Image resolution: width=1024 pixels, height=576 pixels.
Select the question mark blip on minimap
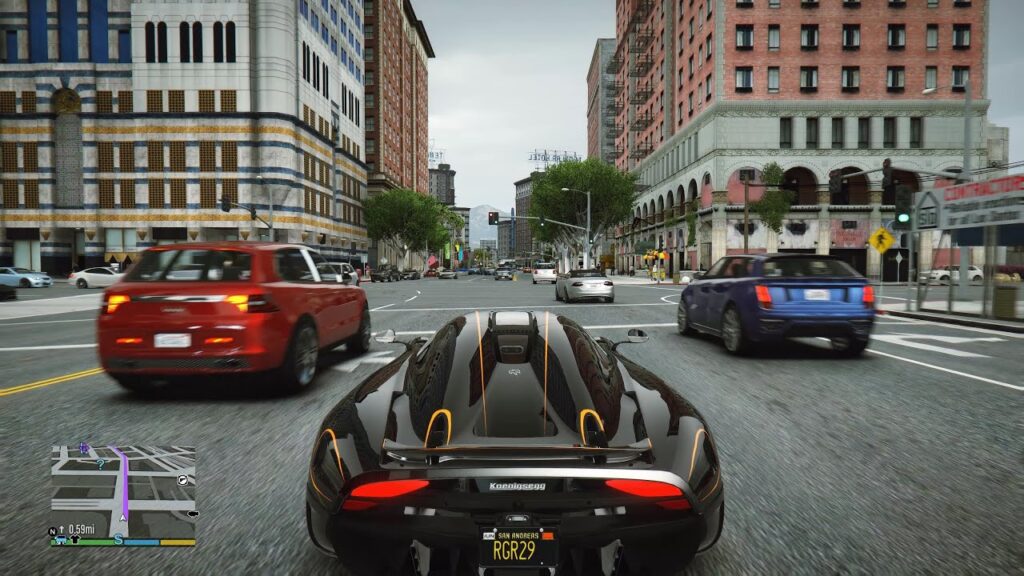(x=100, y=463)
